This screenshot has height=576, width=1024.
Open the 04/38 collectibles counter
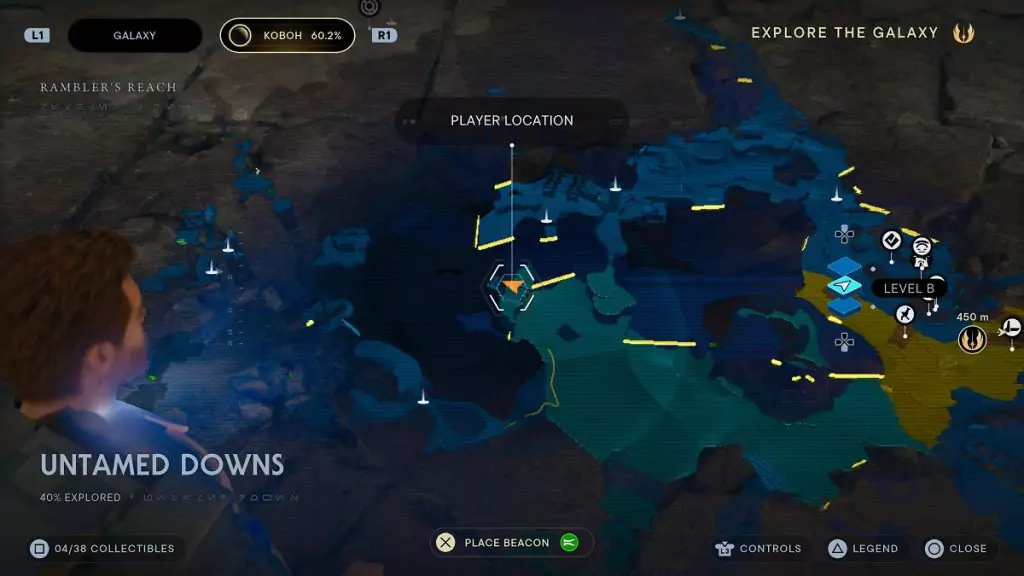[102, 548]
